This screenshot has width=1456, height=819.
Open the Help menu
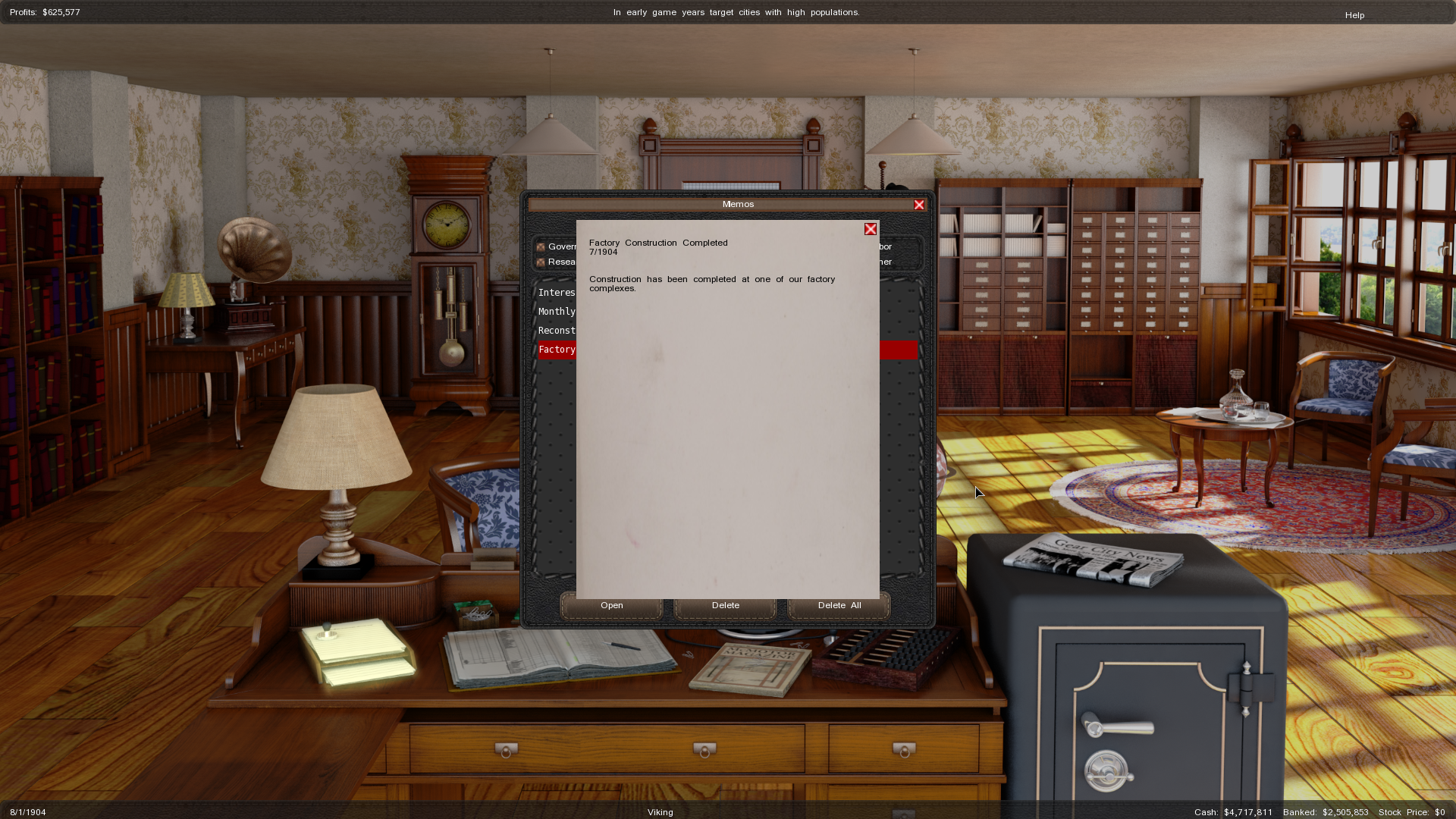coord(1354,15)
